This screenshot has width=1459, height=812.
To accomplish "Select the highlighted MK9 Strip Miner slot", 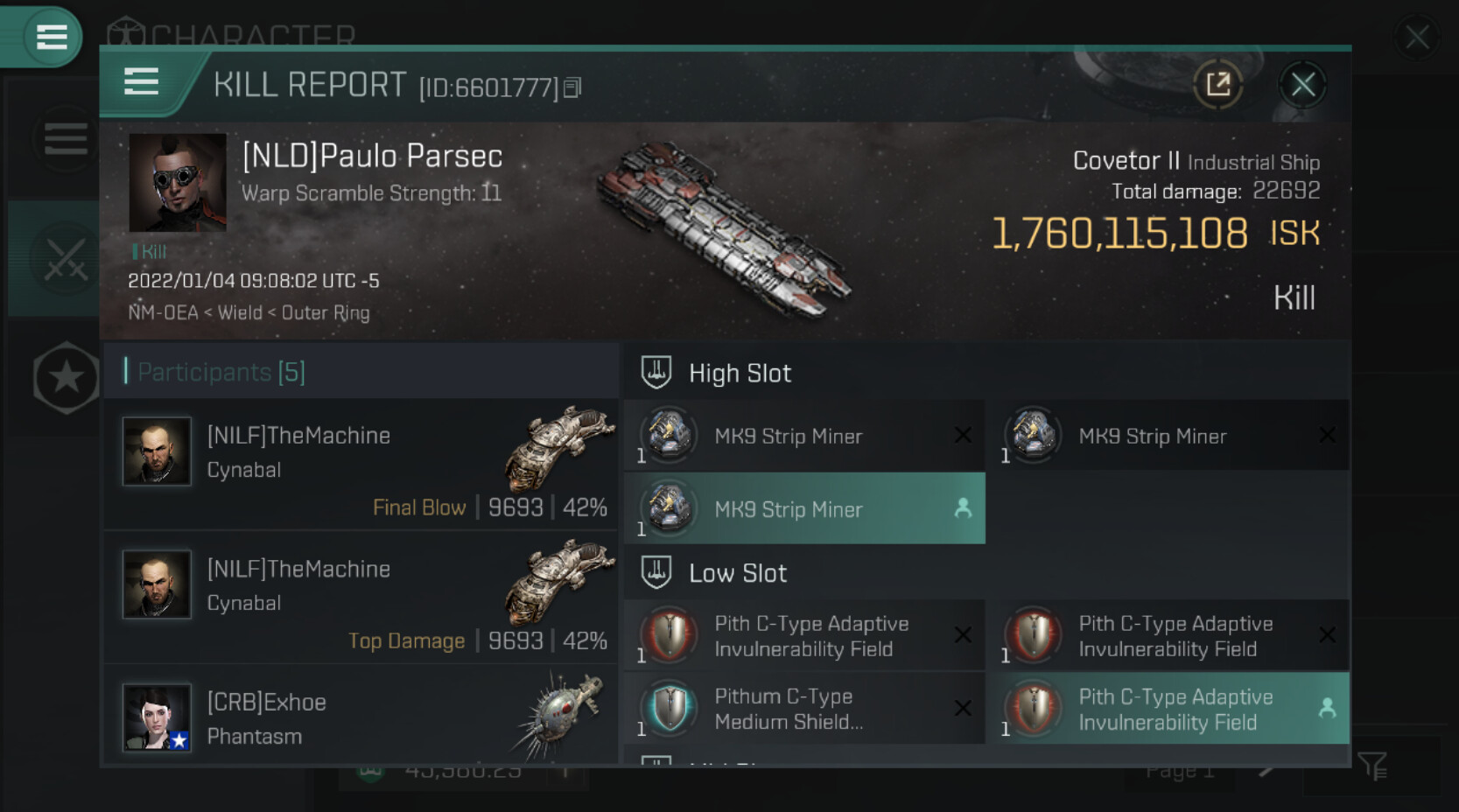I will click(x=804, y=509).
